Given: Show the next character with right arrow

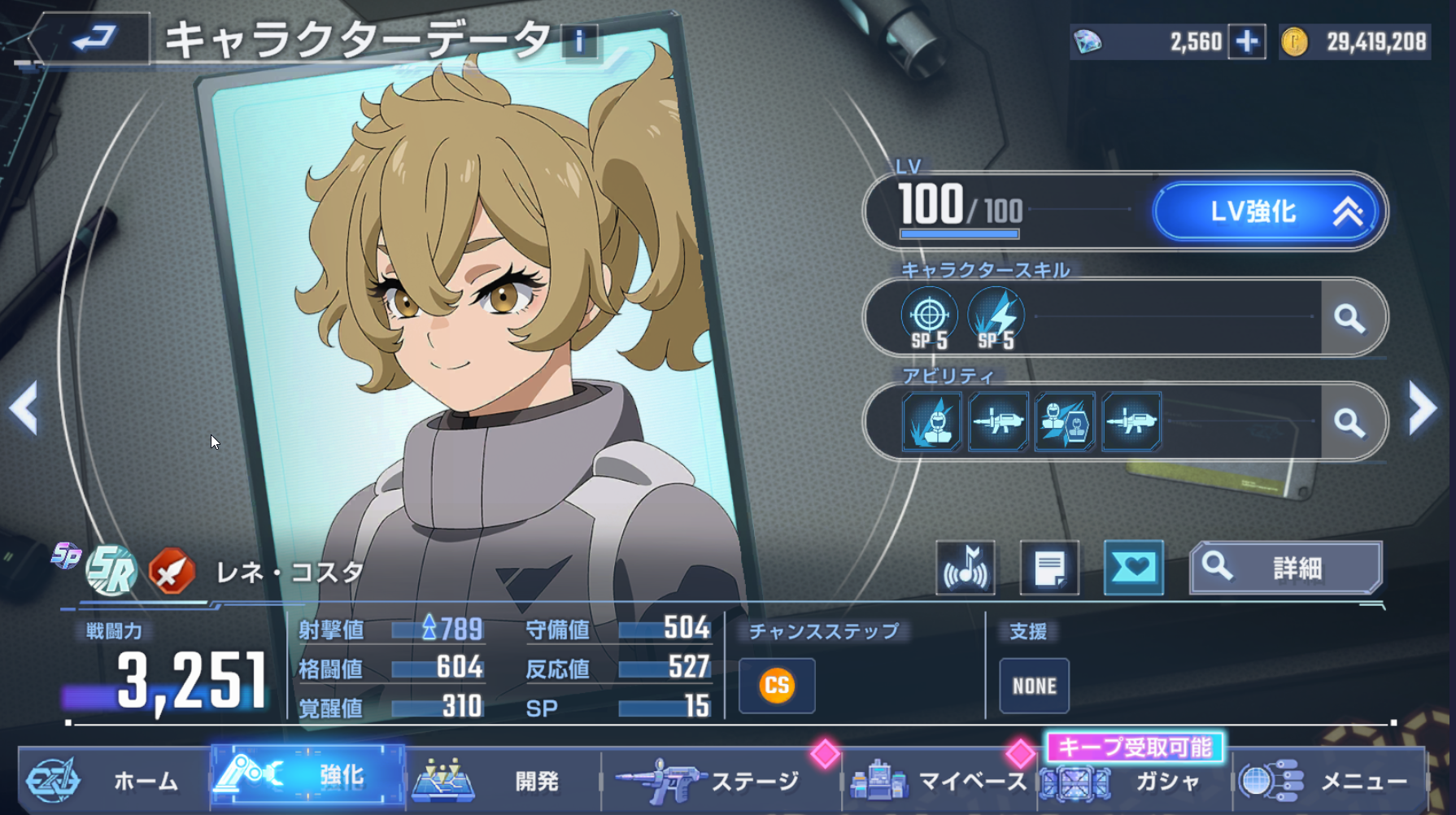Looking at the screenshot, I should 1422,408.
